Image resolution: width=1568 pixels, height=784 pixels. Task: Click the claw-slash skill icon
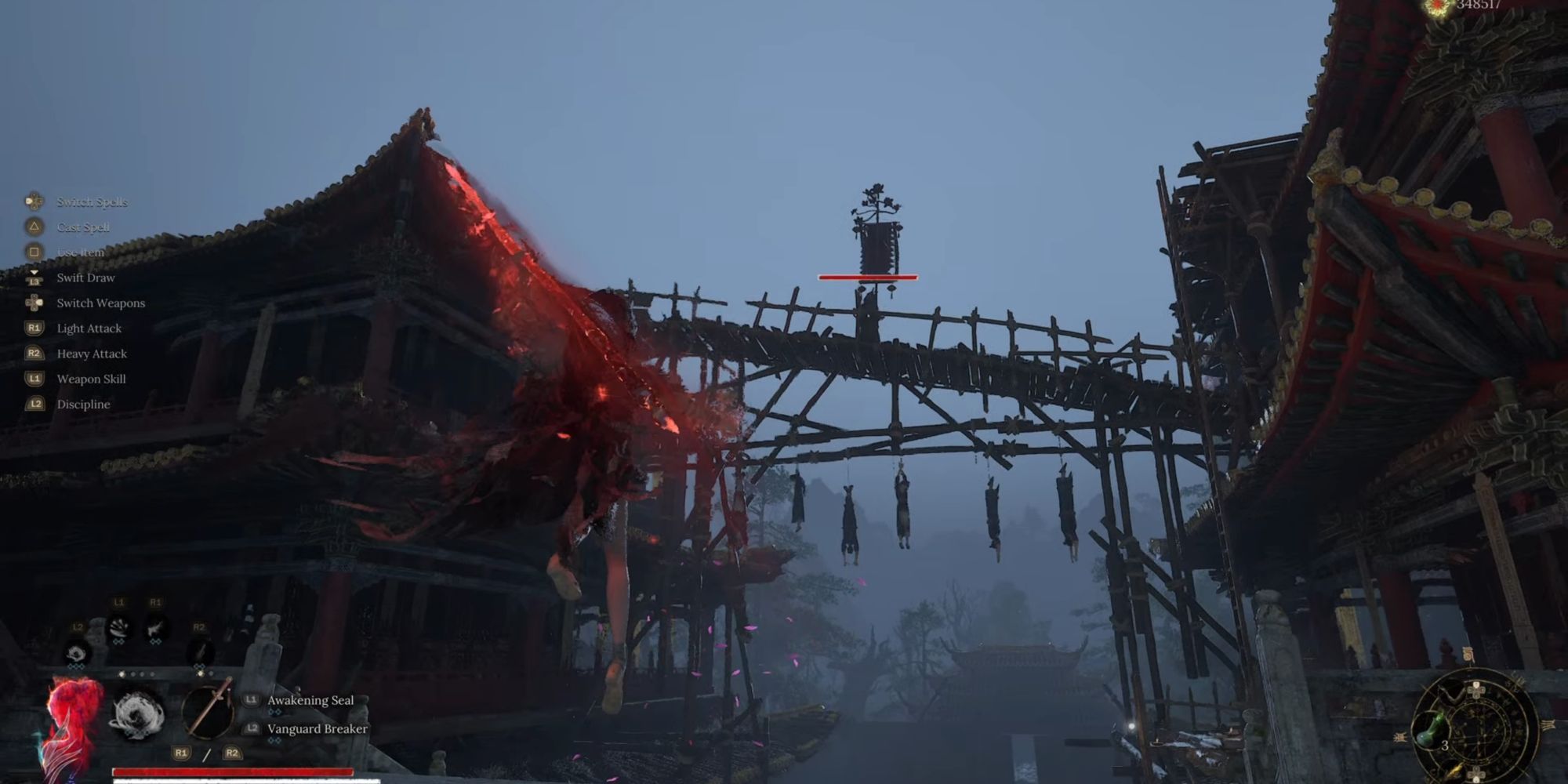[119, 627]
